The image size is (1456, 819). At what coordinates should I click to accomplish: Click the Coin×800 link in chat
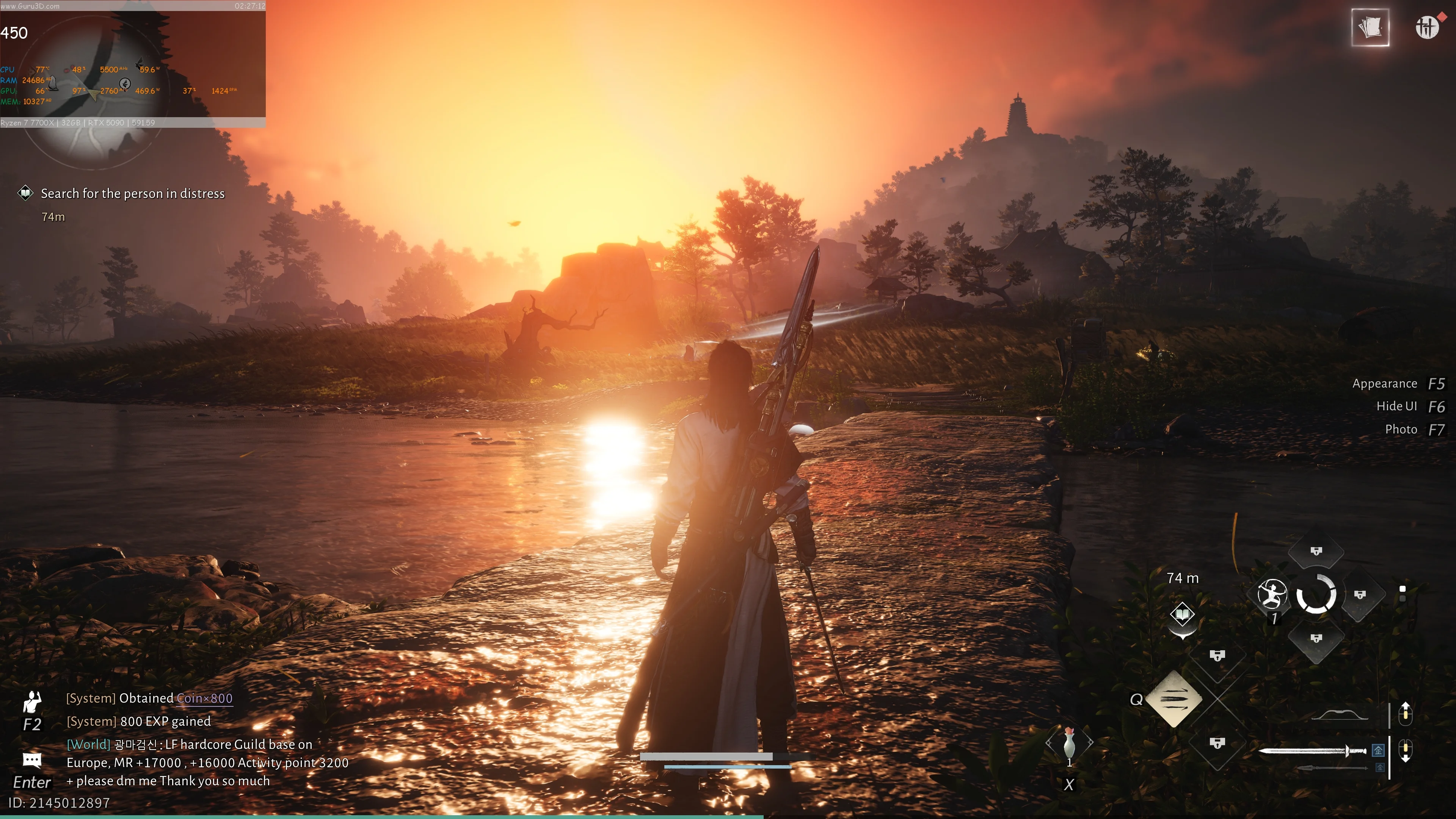click(x=204, y=698)
